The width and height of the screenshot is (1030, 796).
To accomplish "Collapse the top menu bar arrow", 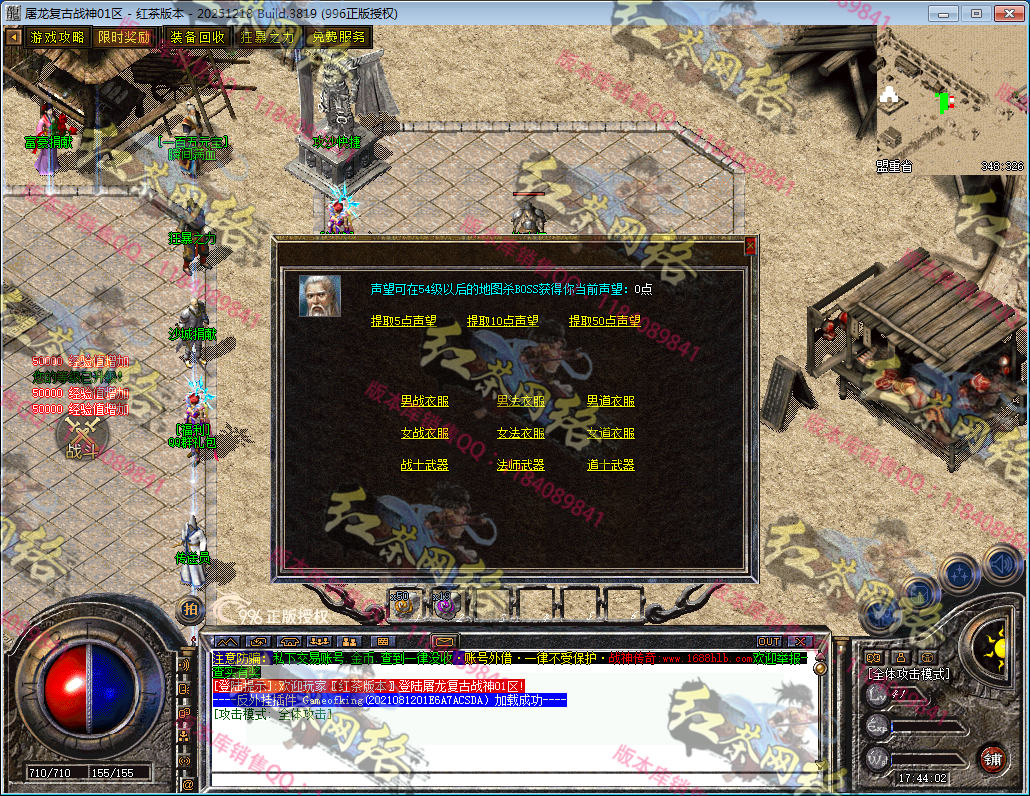I will click(x=14, y=37).
